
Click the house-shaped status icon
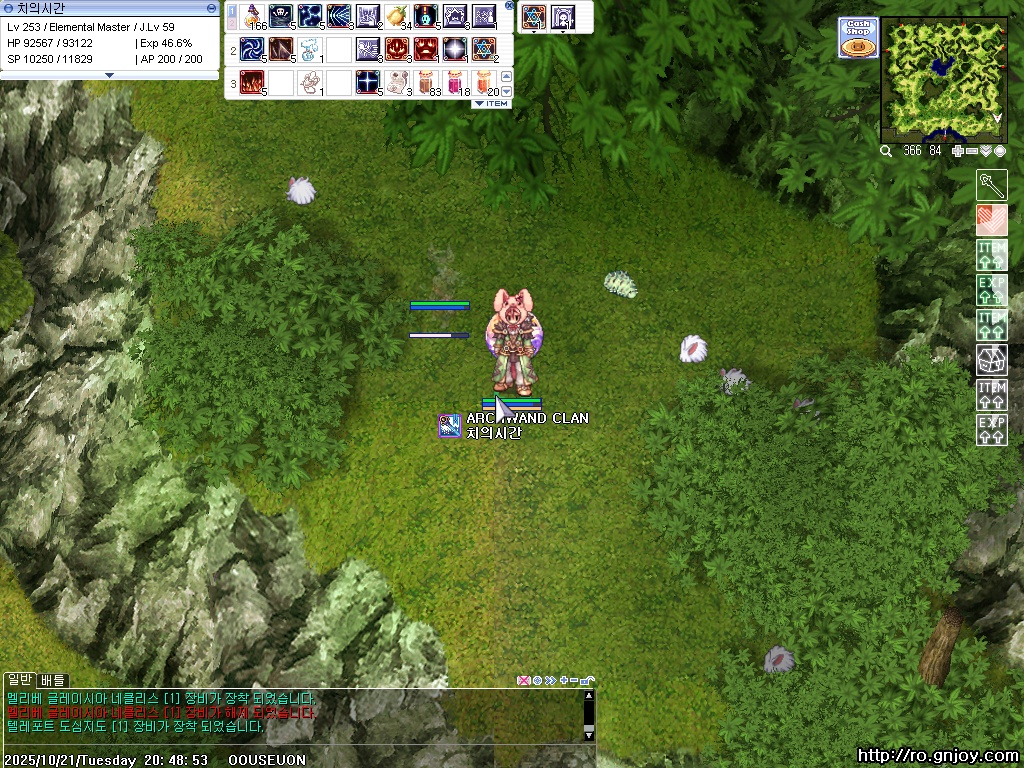point(991,359)
